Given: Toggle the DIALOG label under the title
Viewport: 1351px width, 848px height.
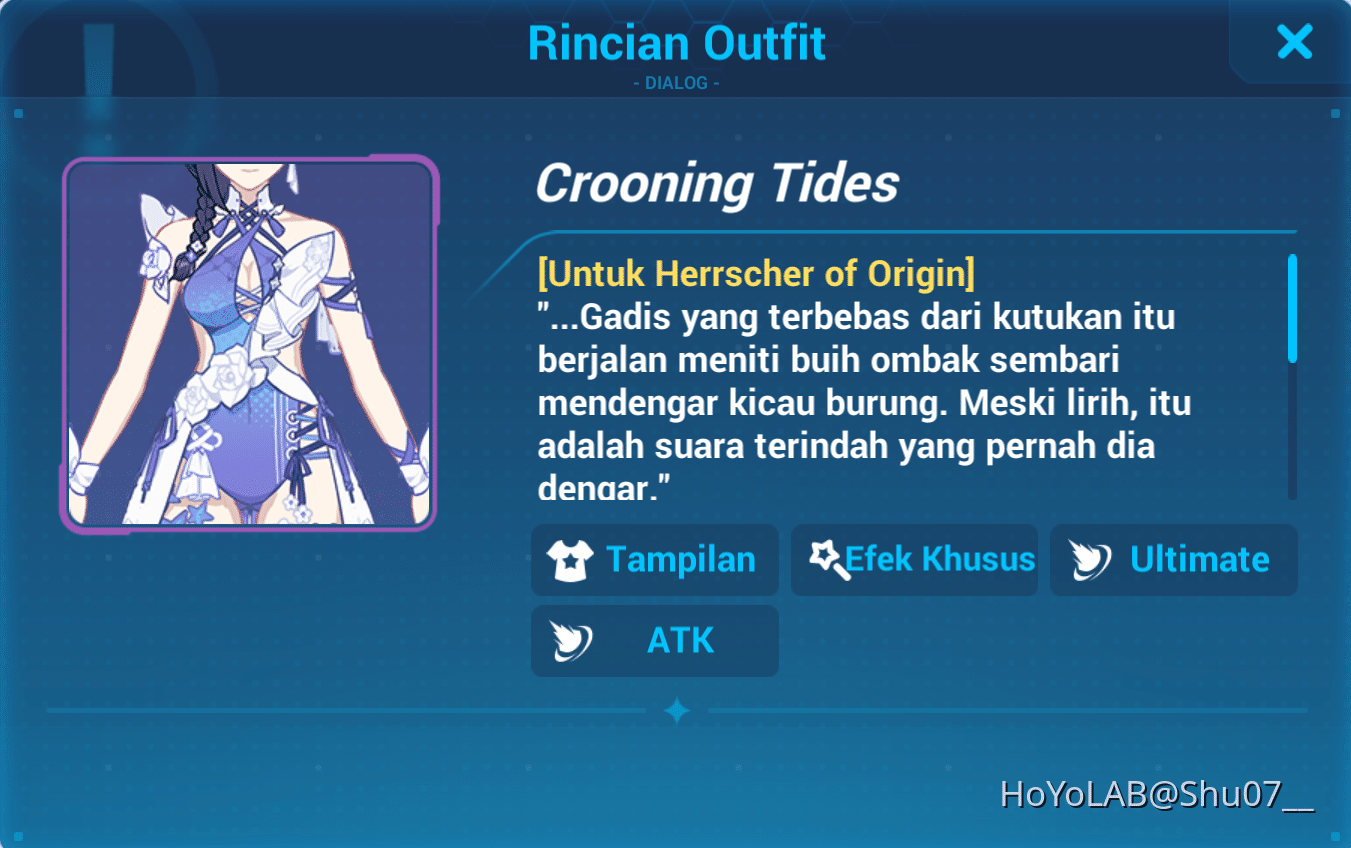Looking at the screenshot, I should pos(677,84).
